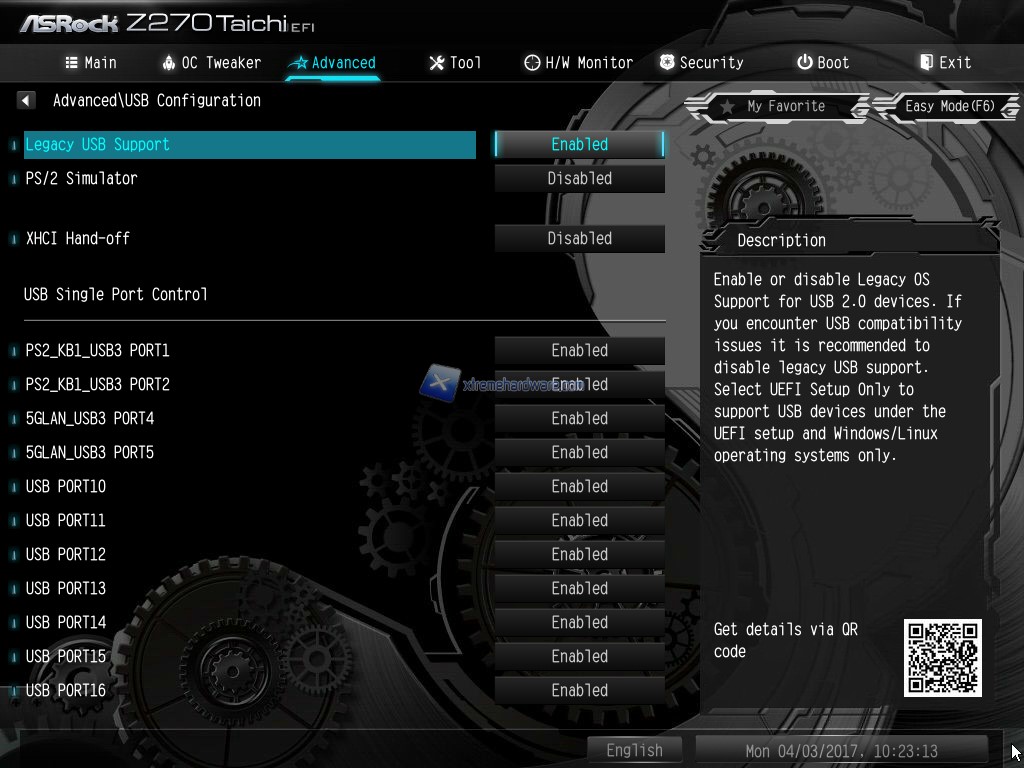This screenshot has width=1024, height=768.
Task: Switch to Easy Mode (F6)
Action: (947, 106)
